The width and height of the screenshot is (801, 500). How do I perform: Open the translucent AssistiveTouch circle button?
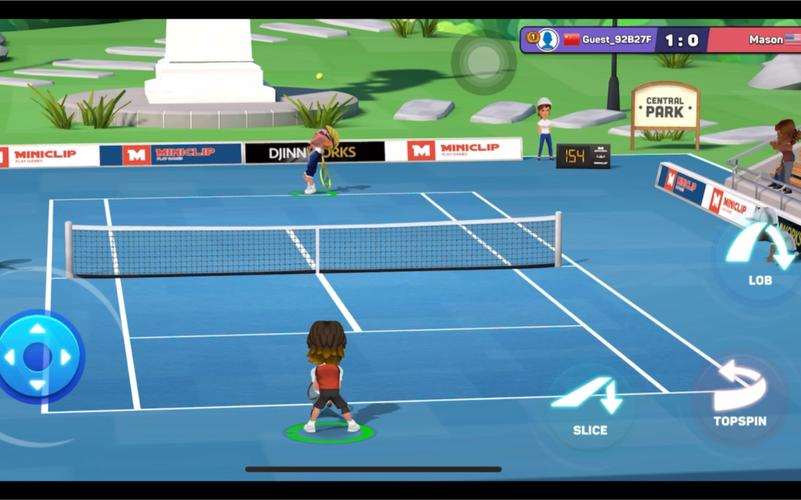pyautogui.click(x=483, y=60)
